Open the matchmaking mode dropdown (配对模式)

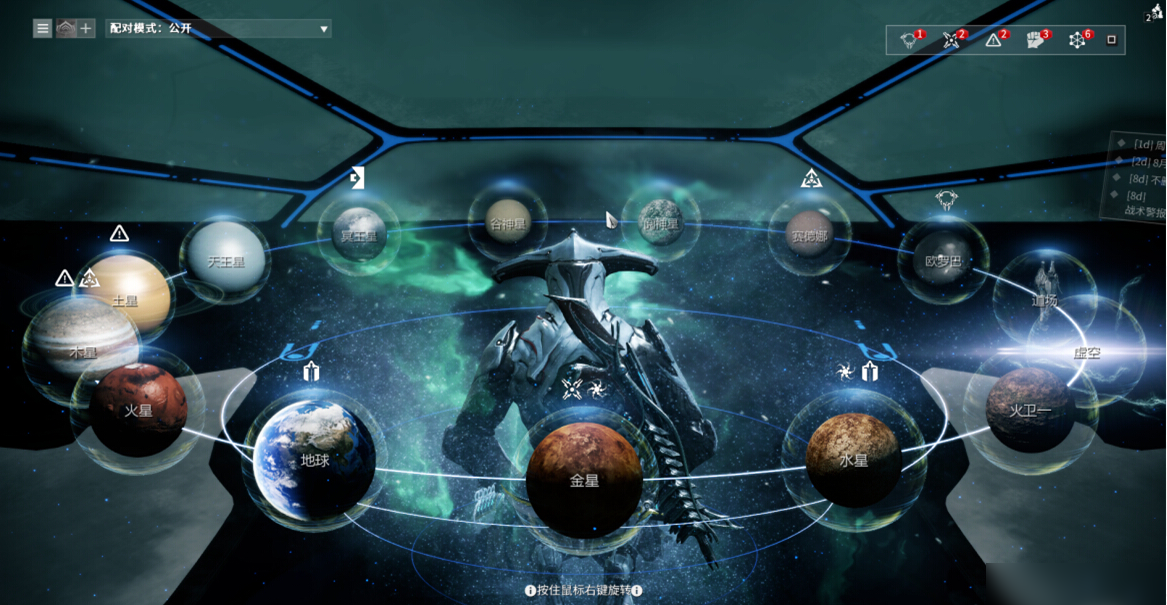pyautogui.click(x=218, y=29)
